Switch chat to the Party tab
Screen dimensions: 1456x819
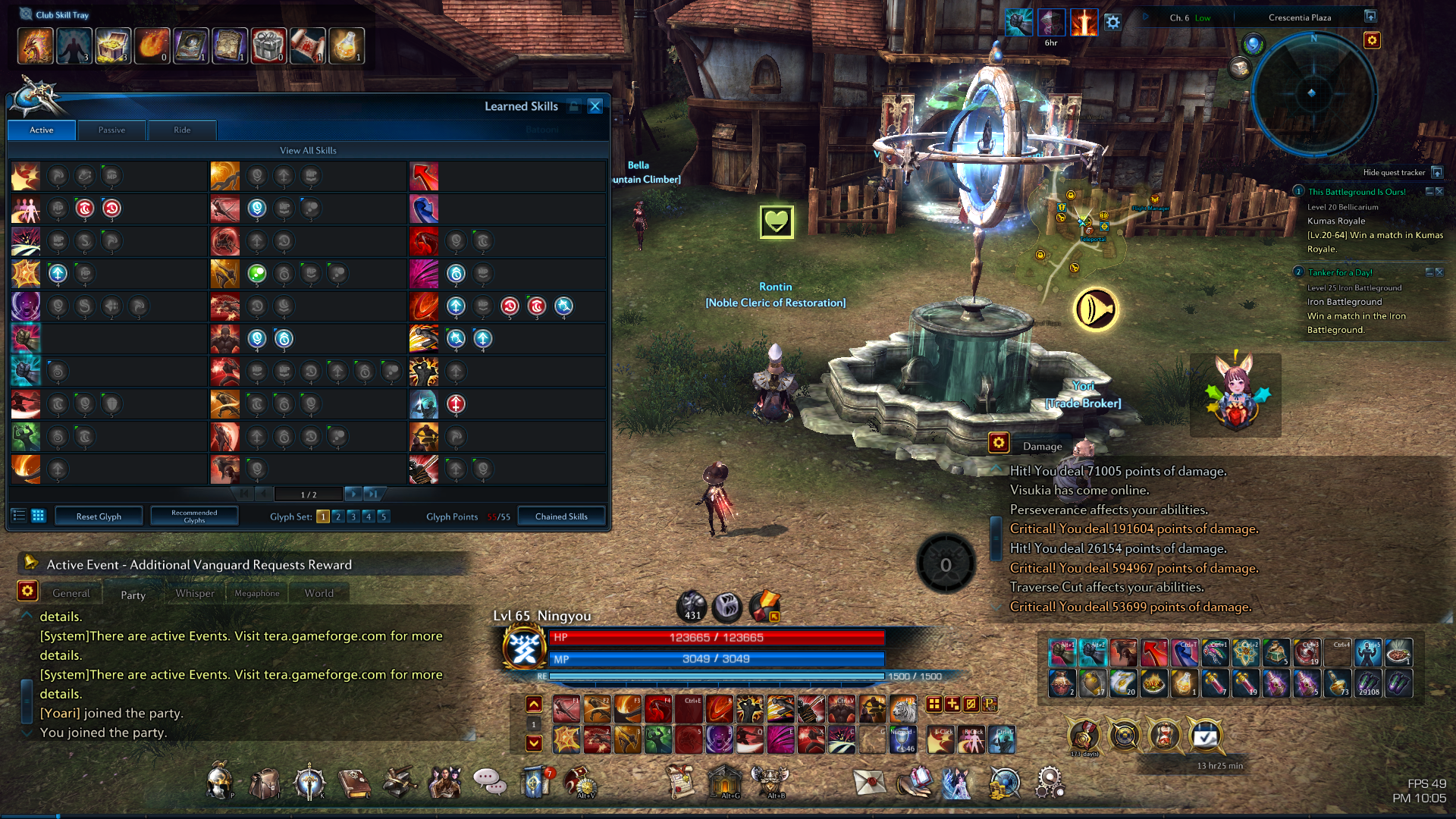click(133, 595)
